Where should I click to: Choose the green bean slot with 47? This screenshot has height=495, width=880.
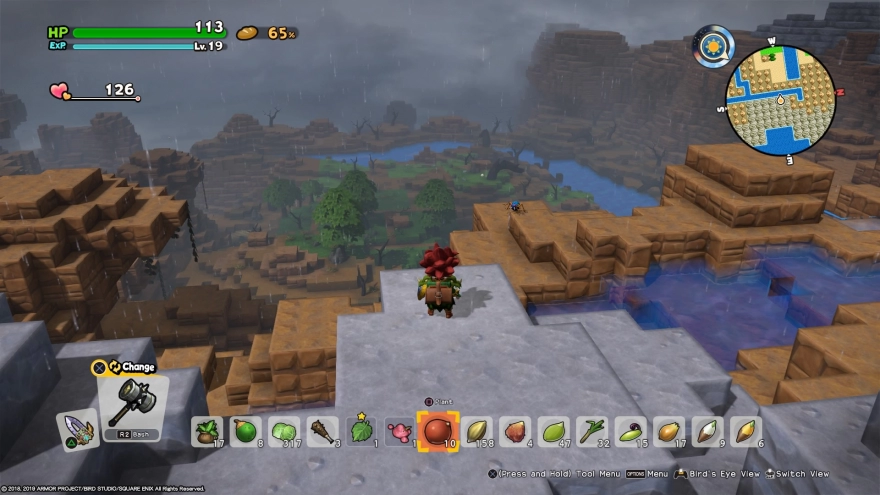pos(553,431)
